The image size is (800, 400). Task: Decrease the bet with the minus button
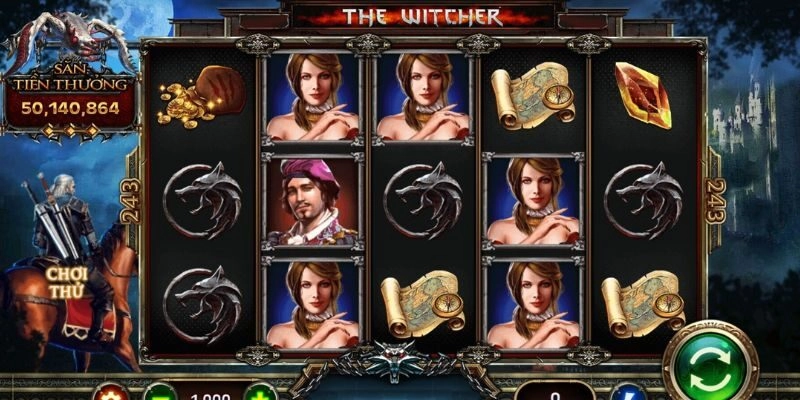point(159,392)
